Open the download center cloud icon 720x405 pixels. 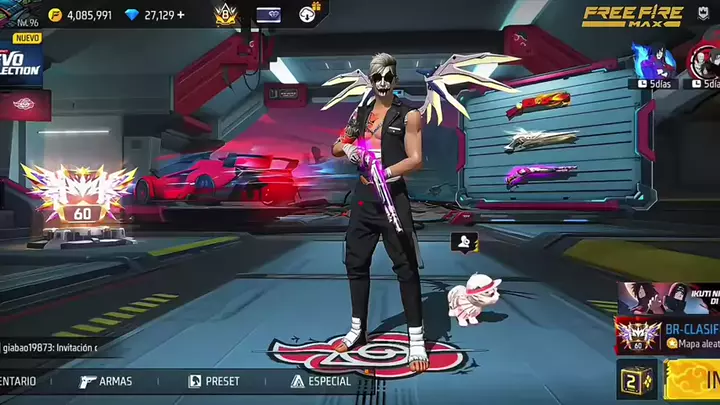point(309,14)
